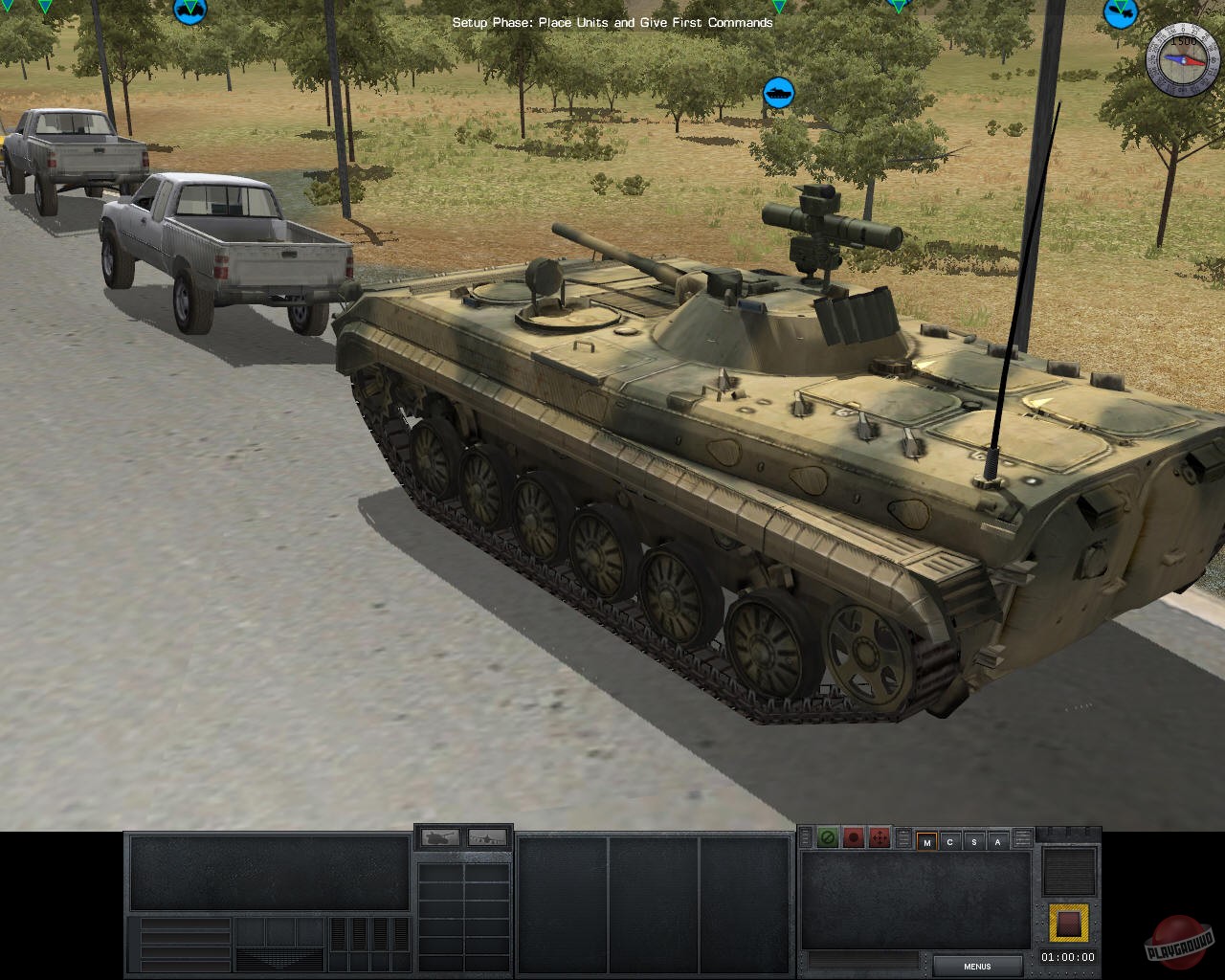Switch to the C combat commands tab
This screenshot has height=980, width=1225.
(x=949, y=840)
